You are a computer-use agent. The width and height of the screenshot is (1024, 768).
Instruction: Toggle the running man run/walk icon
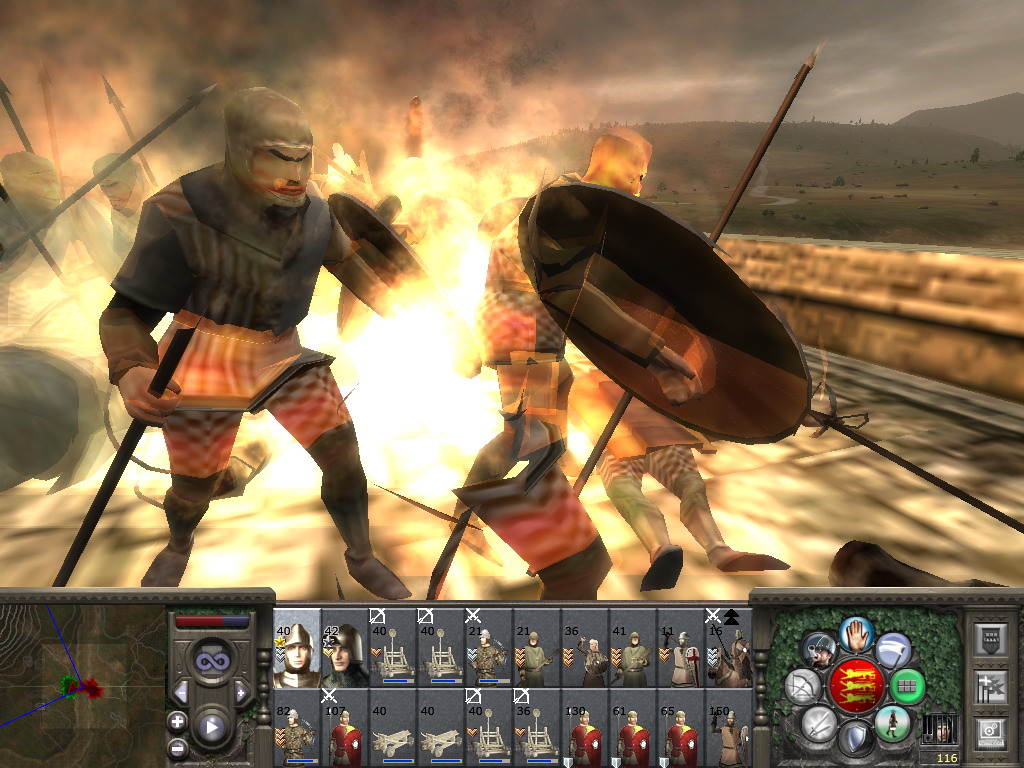click(892, 723)
